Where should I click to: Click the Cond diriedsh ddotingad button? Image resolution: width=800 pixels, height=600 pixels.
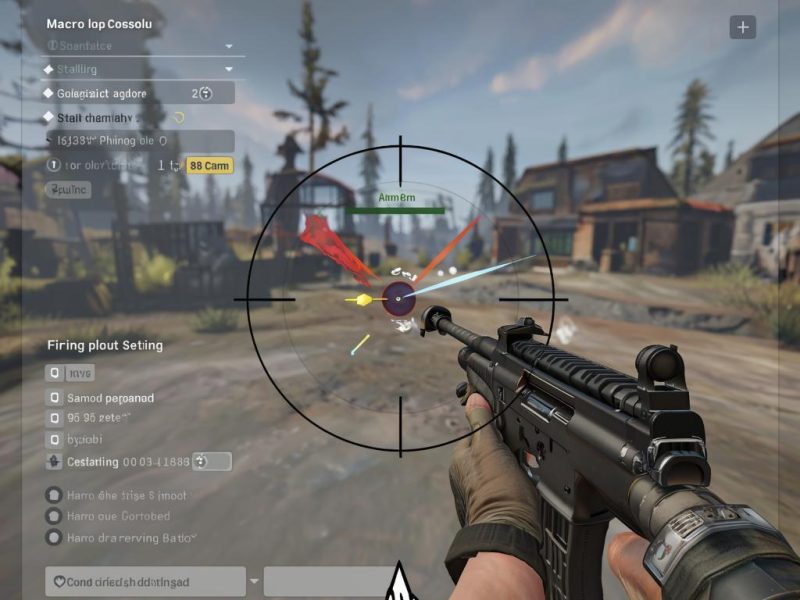click(145, 581)
